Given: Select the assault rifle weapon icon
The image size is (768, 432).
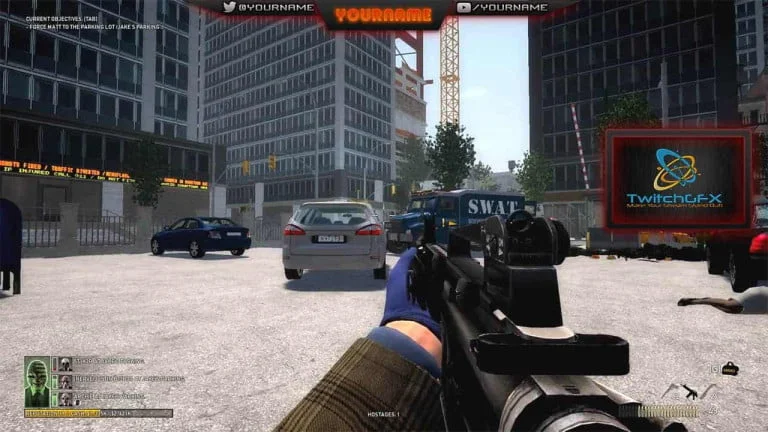Looking at the screenshot, I should 690,391.
